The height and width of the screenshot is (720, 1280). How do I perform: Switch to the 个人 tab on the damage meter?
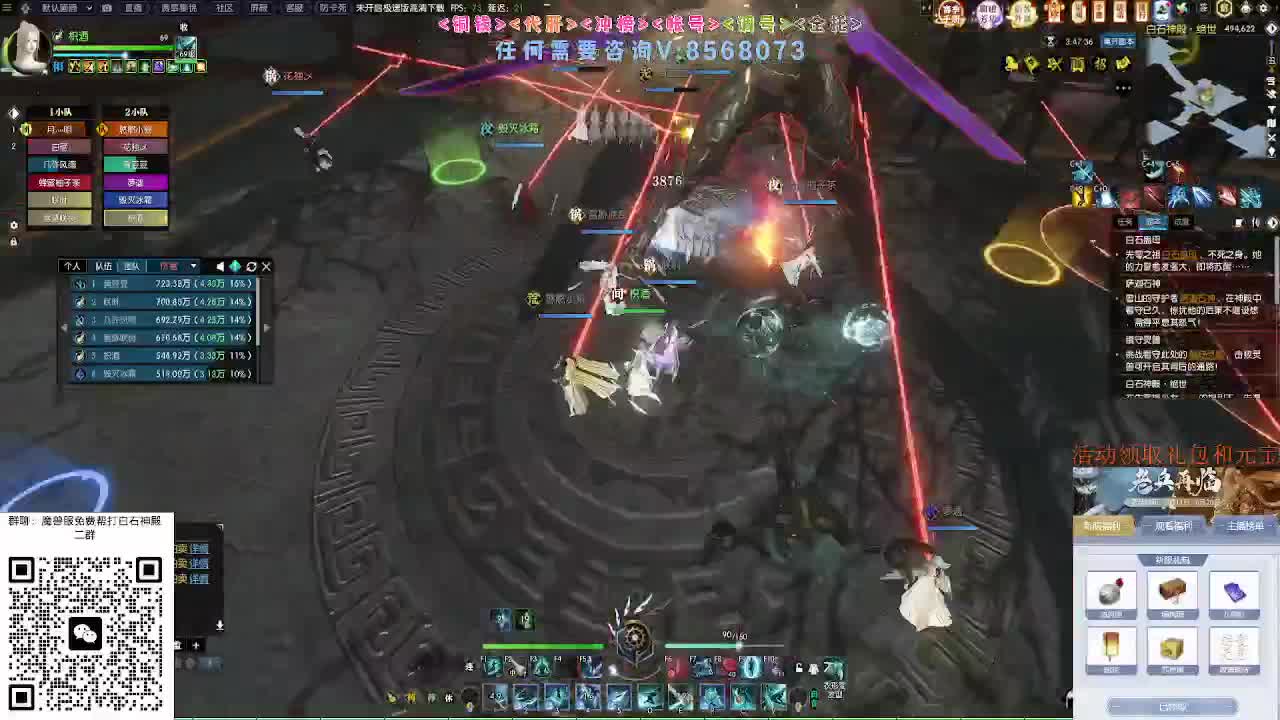(75, 266)
